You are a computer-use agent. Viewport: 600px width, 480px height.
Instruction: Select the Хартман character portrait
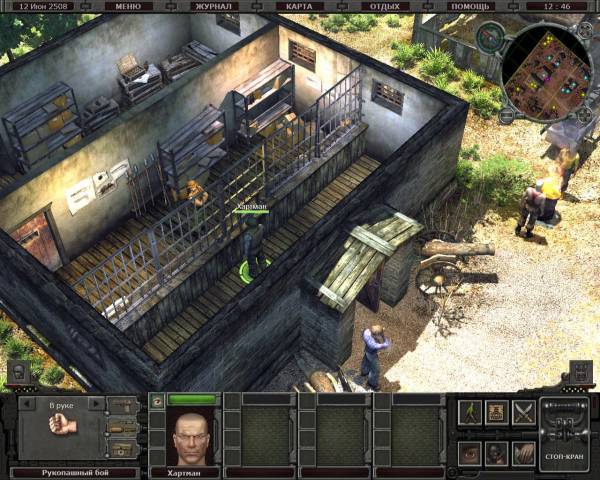click(x=189, y=433)
